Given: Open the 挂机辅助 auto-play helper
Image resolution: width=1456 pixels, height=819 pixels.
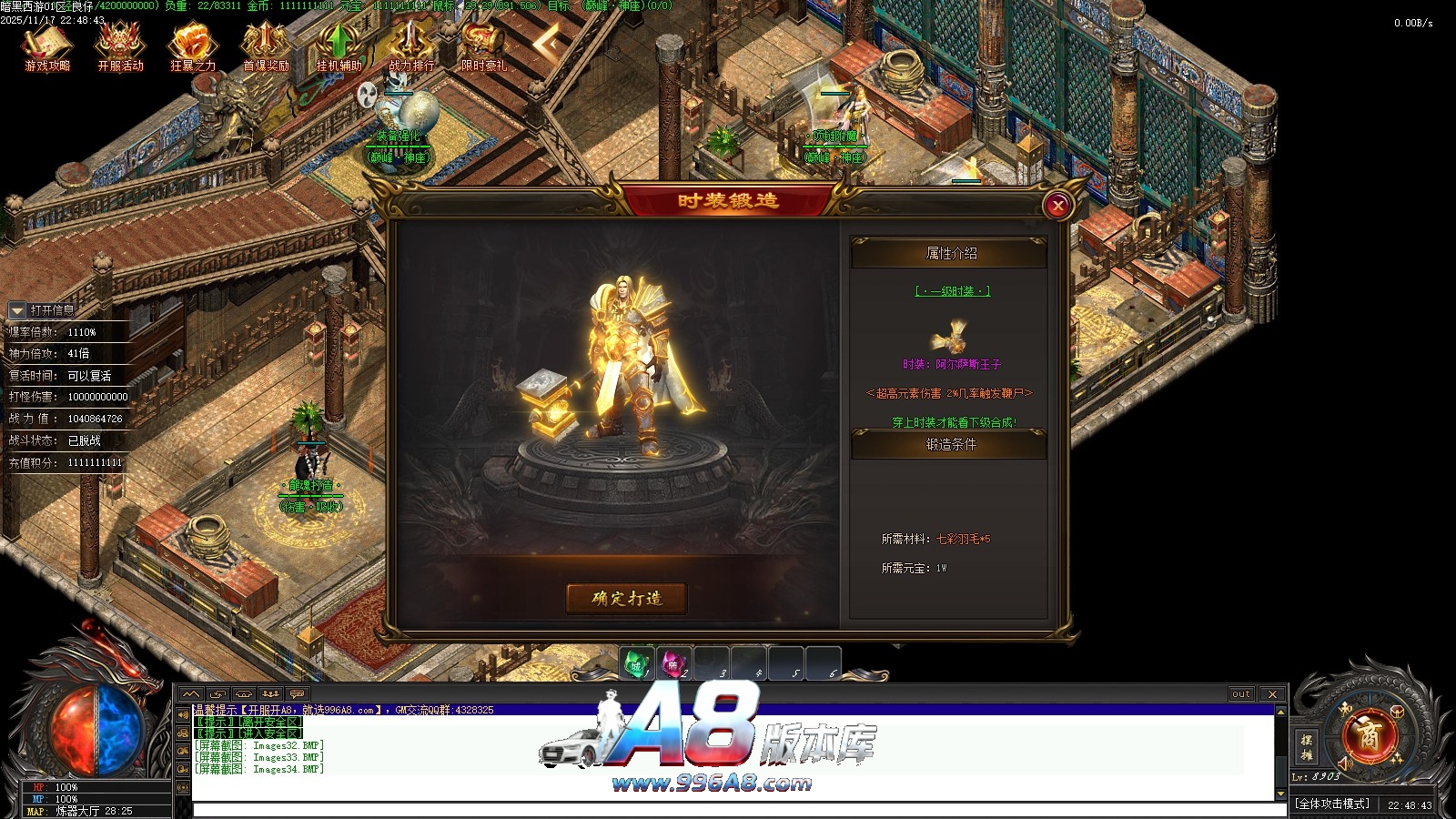Looking at the screenshot, I should 339,47.
